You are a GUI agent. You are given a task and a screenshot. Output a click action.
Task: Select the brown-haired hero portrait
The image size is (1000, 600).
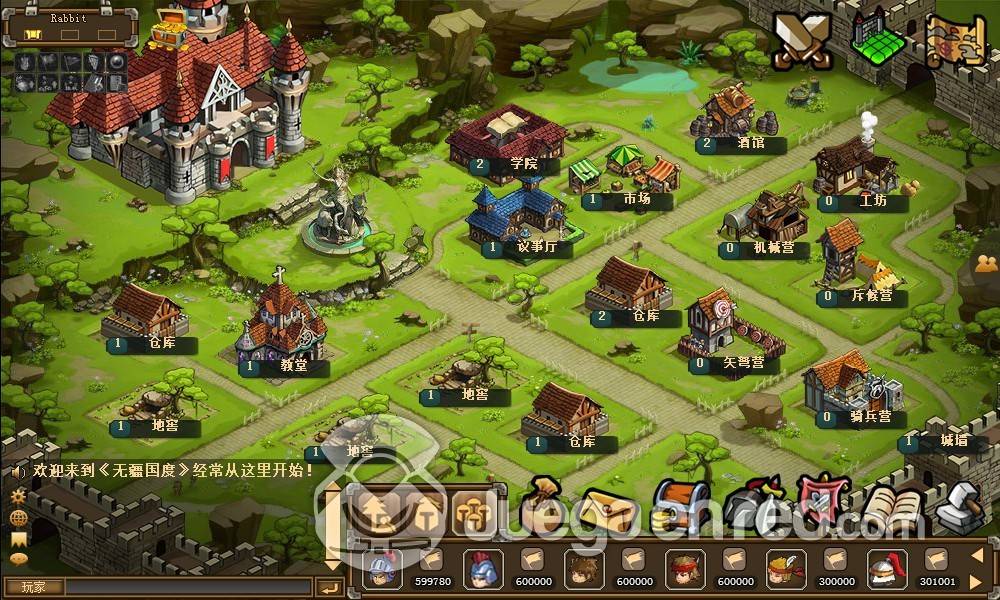tap(583, 568)
